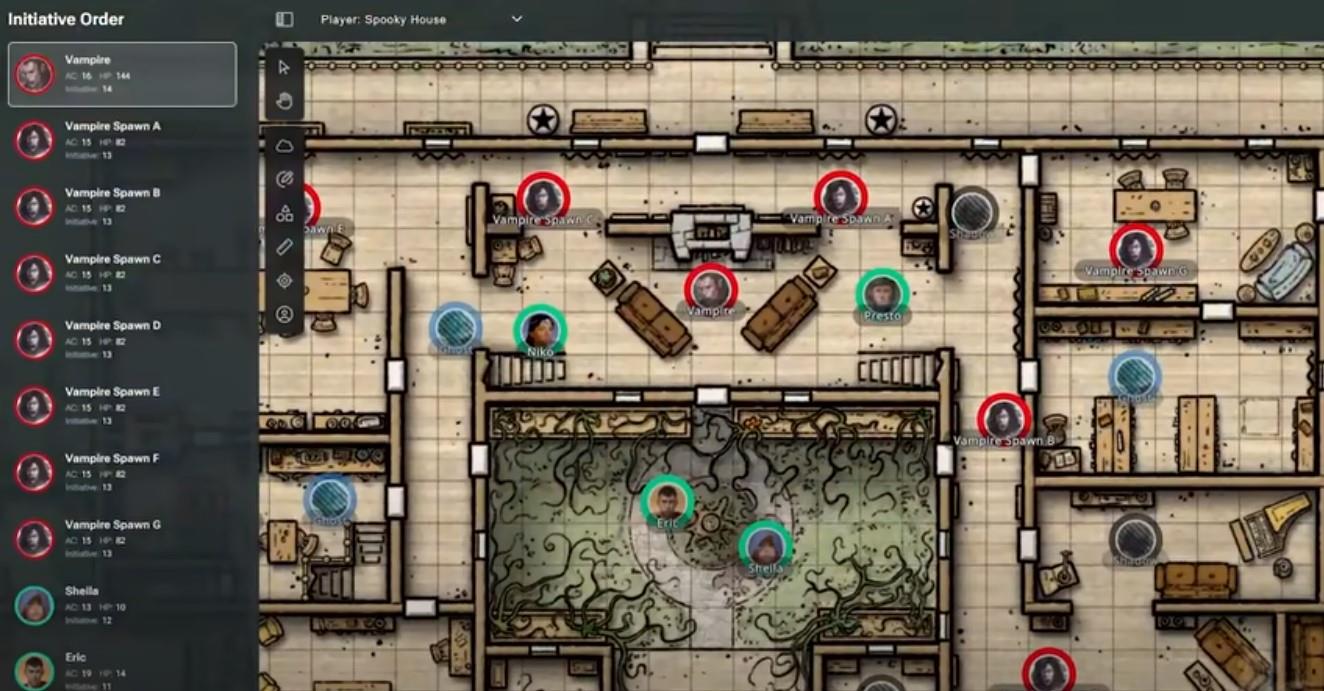The image size is (1324, 691).
Task: Click the target ping tool
Action: coord(284,281)
